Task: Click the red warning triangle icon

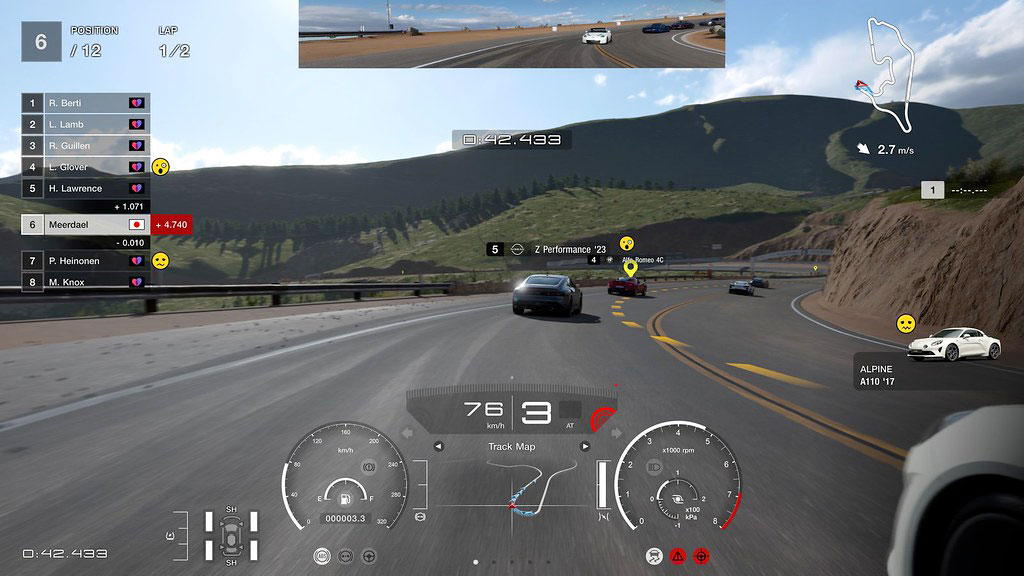Action: 677,554
